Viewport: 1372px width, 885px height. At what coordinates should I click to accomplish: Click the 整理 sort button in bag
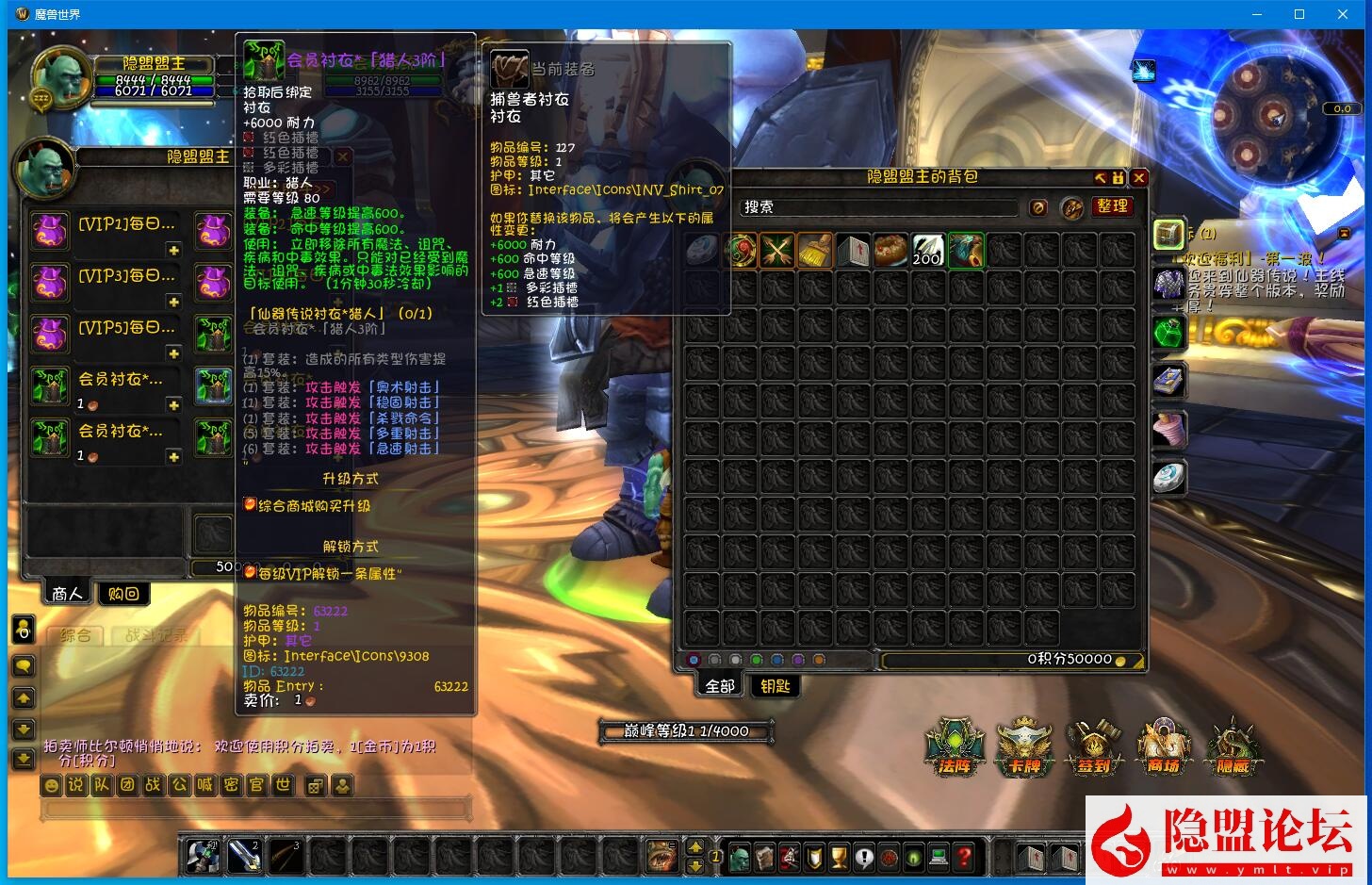pos(1112,206)
